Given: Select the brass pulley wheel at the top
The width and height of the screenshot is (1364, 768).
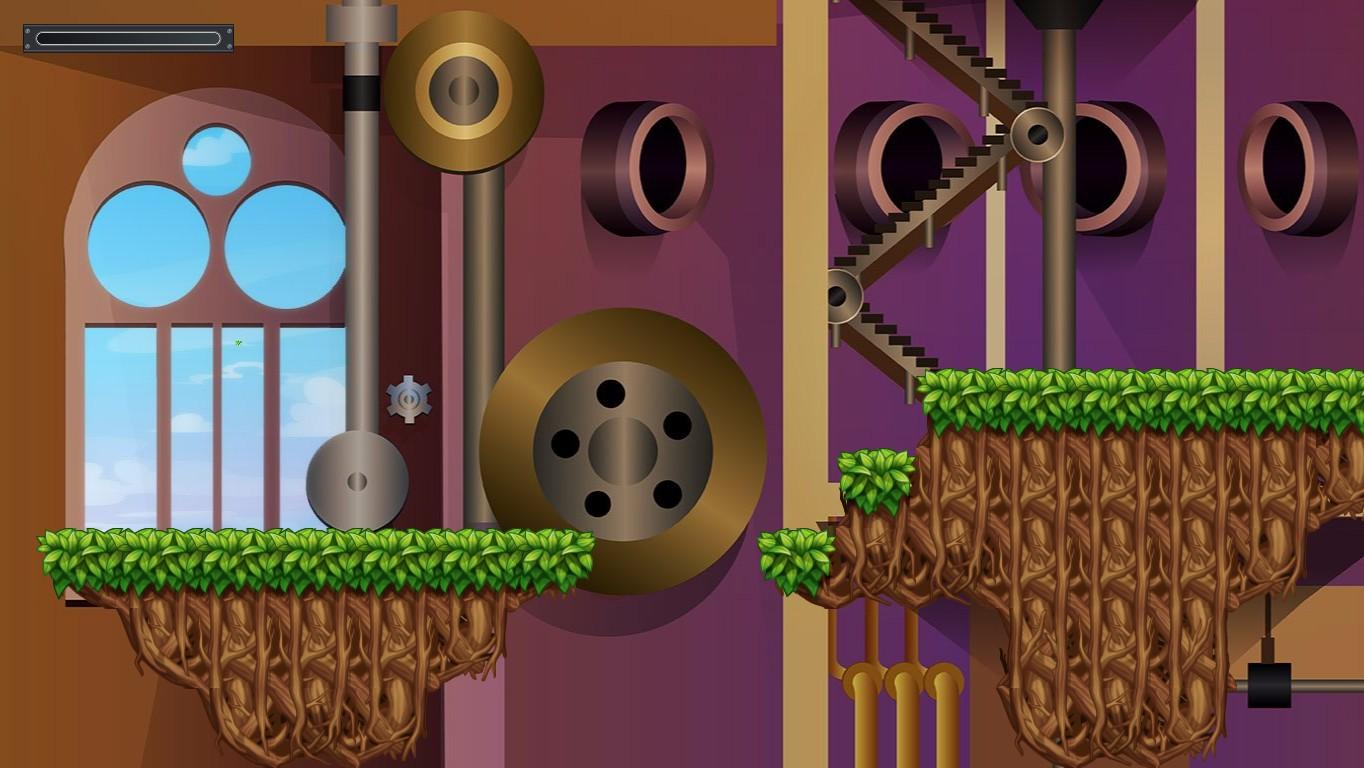Looking at the screenshot, I should point(465,88).
